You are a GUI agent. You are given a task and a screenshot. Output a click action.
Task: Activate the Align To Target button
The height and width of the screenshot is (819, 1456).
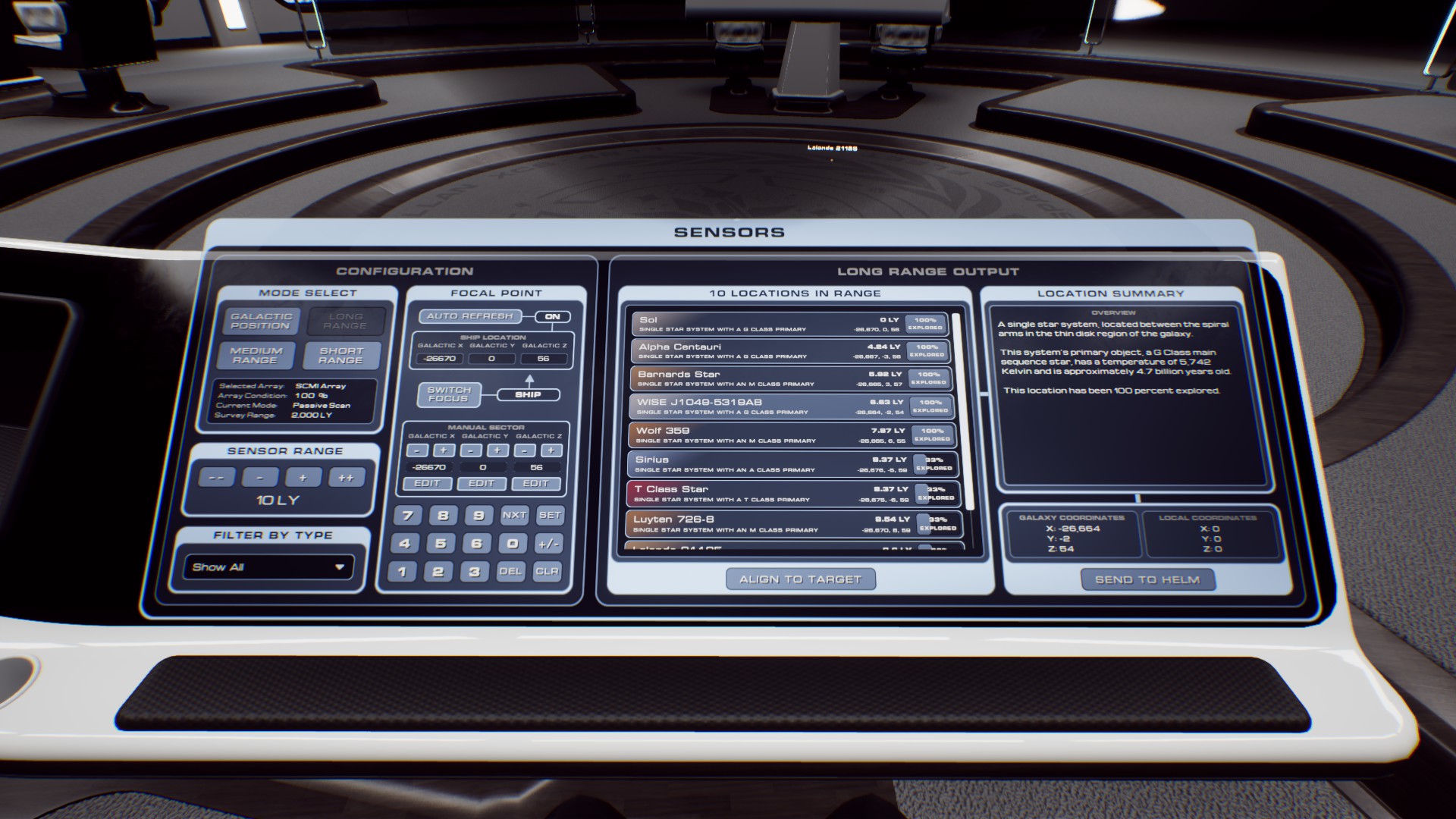tap(800, 579)
